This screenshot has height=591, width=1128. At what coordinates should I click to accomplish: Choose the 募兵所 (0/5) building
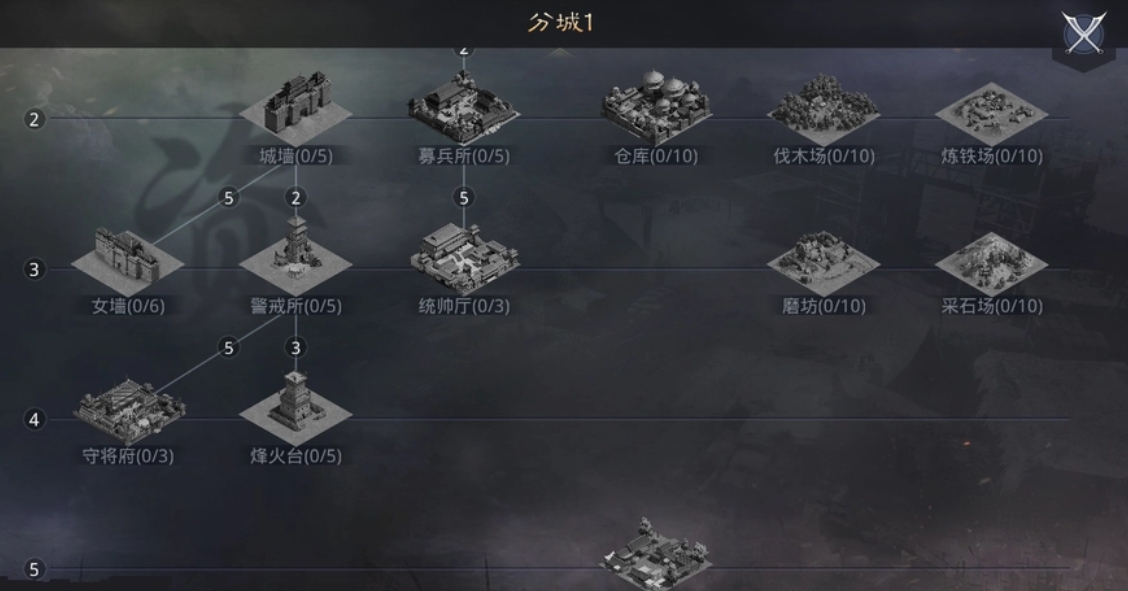[463, 108]
